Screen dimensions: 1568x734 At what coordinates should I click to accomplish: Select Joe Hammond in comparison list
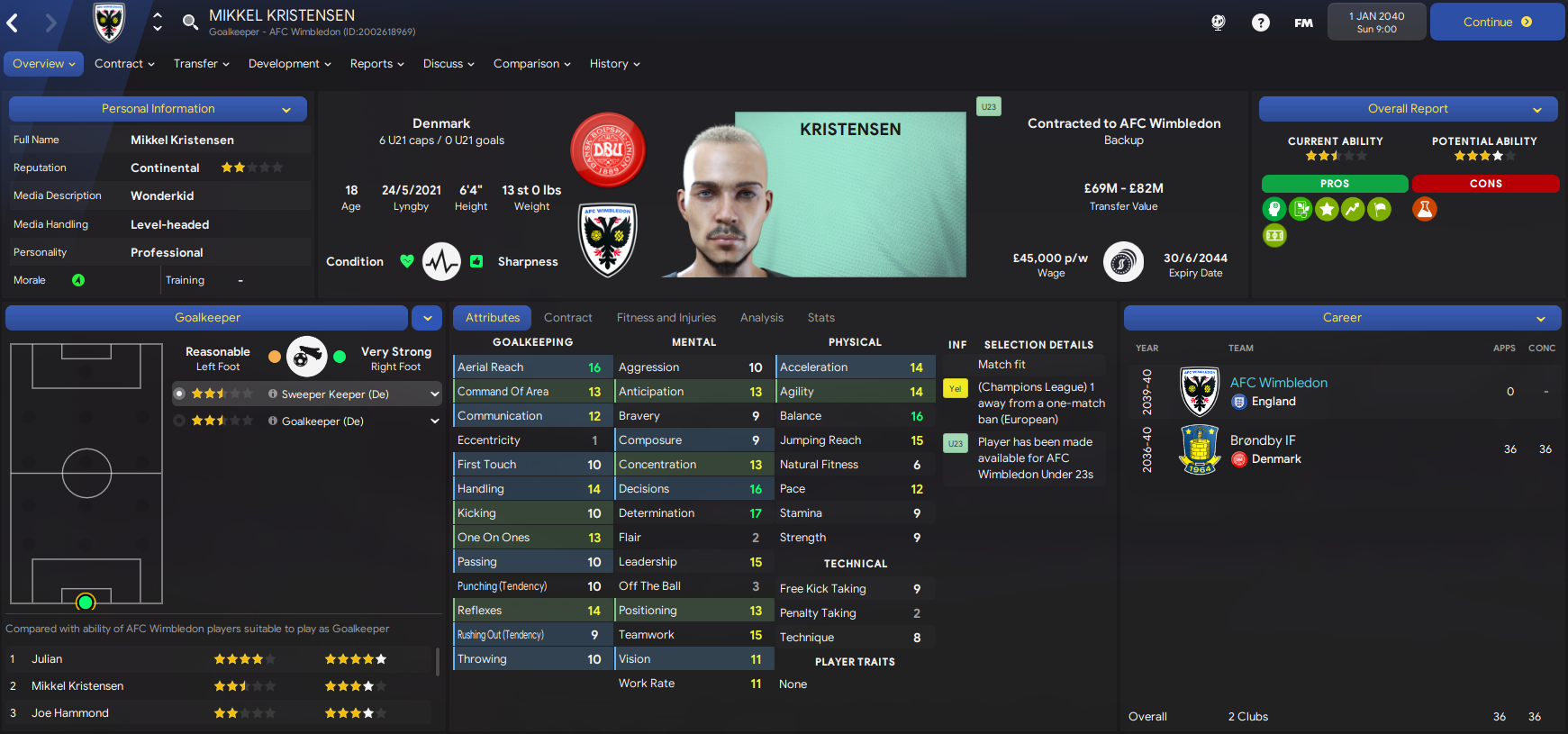coord(70,713)
